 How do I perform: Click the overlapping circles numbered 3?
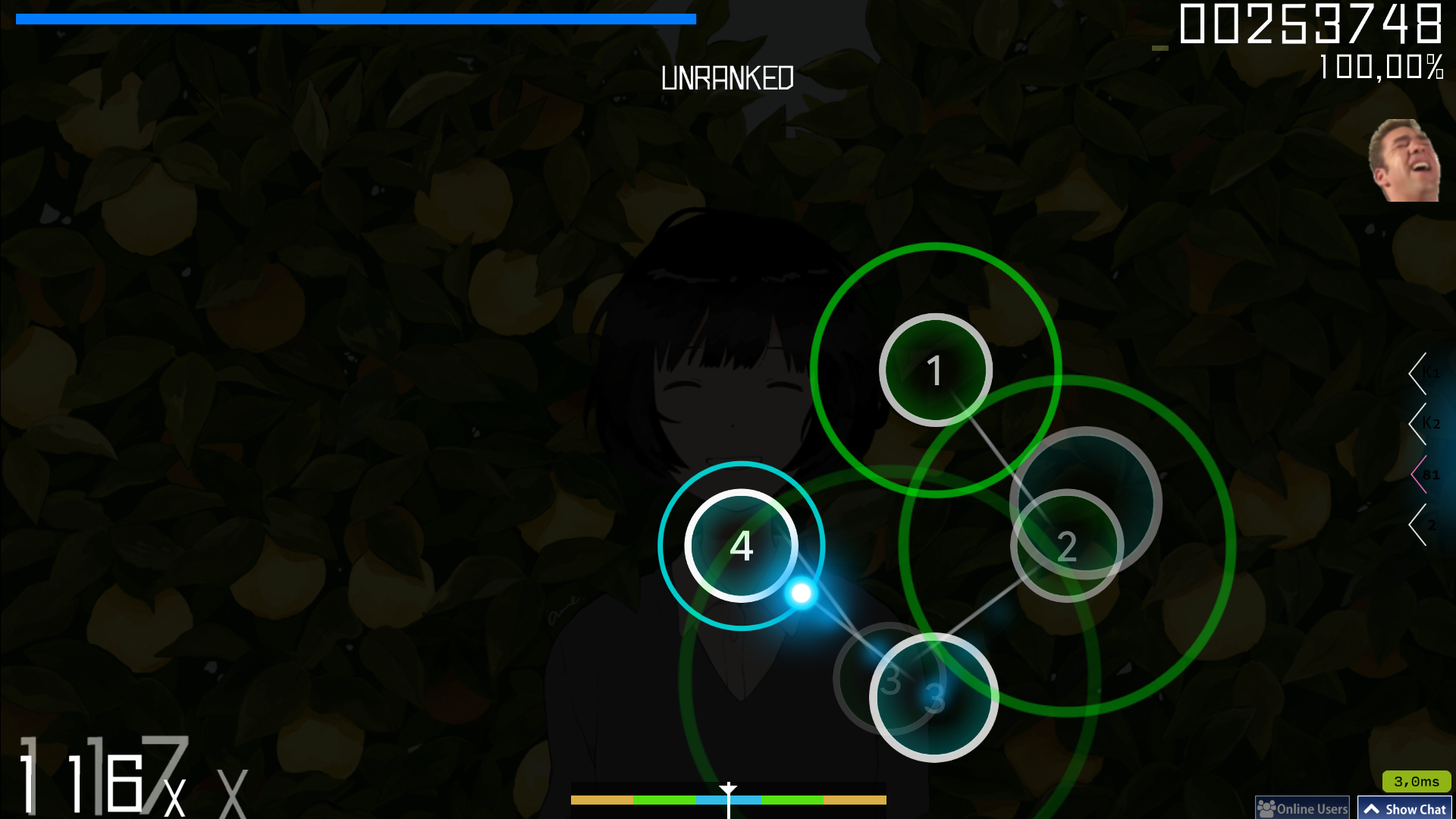point(933,698)
